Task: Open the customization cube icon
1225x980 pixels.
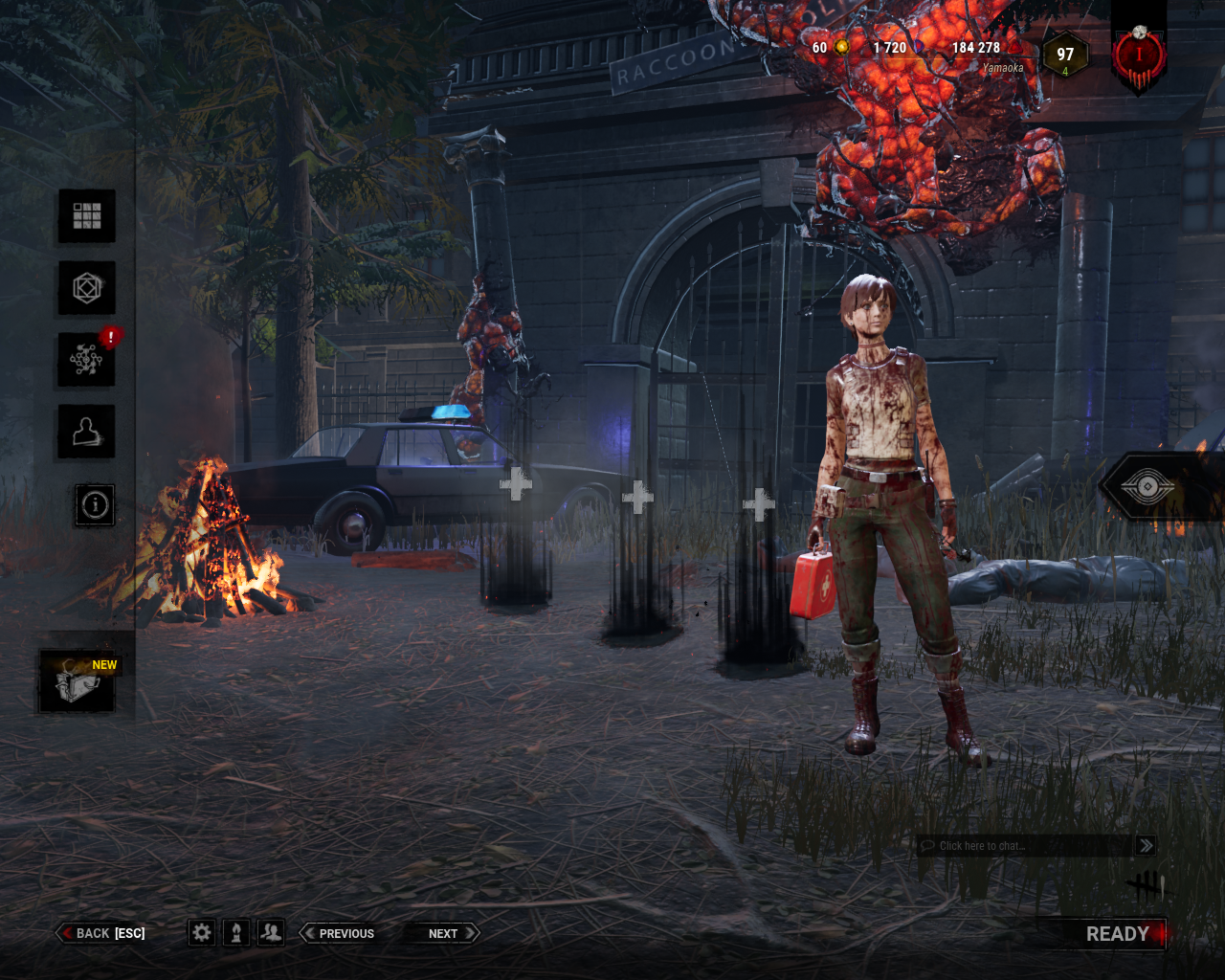Action: 87,287
